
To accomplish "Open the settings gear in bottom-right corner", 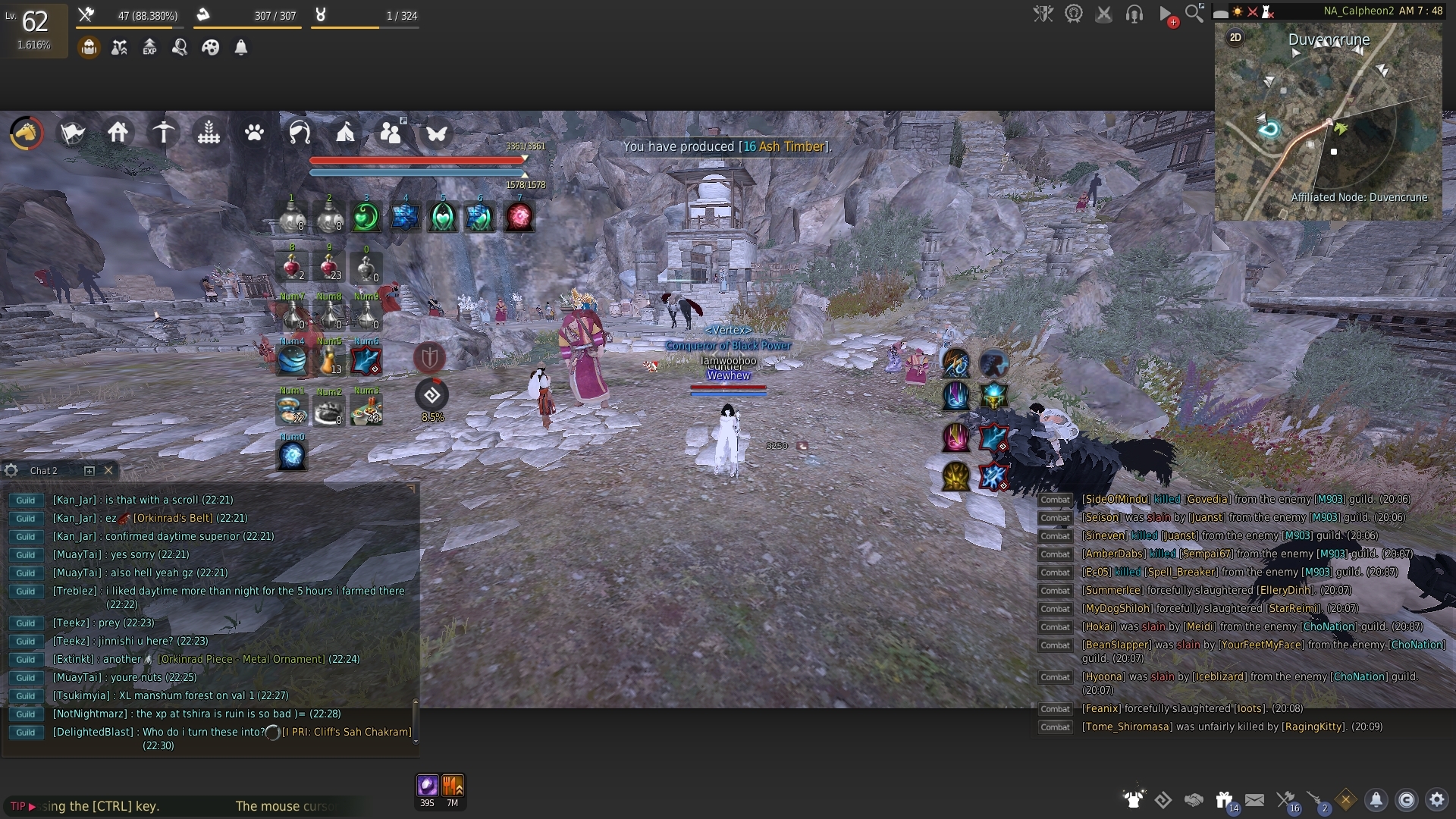I will pos(1437,799).
